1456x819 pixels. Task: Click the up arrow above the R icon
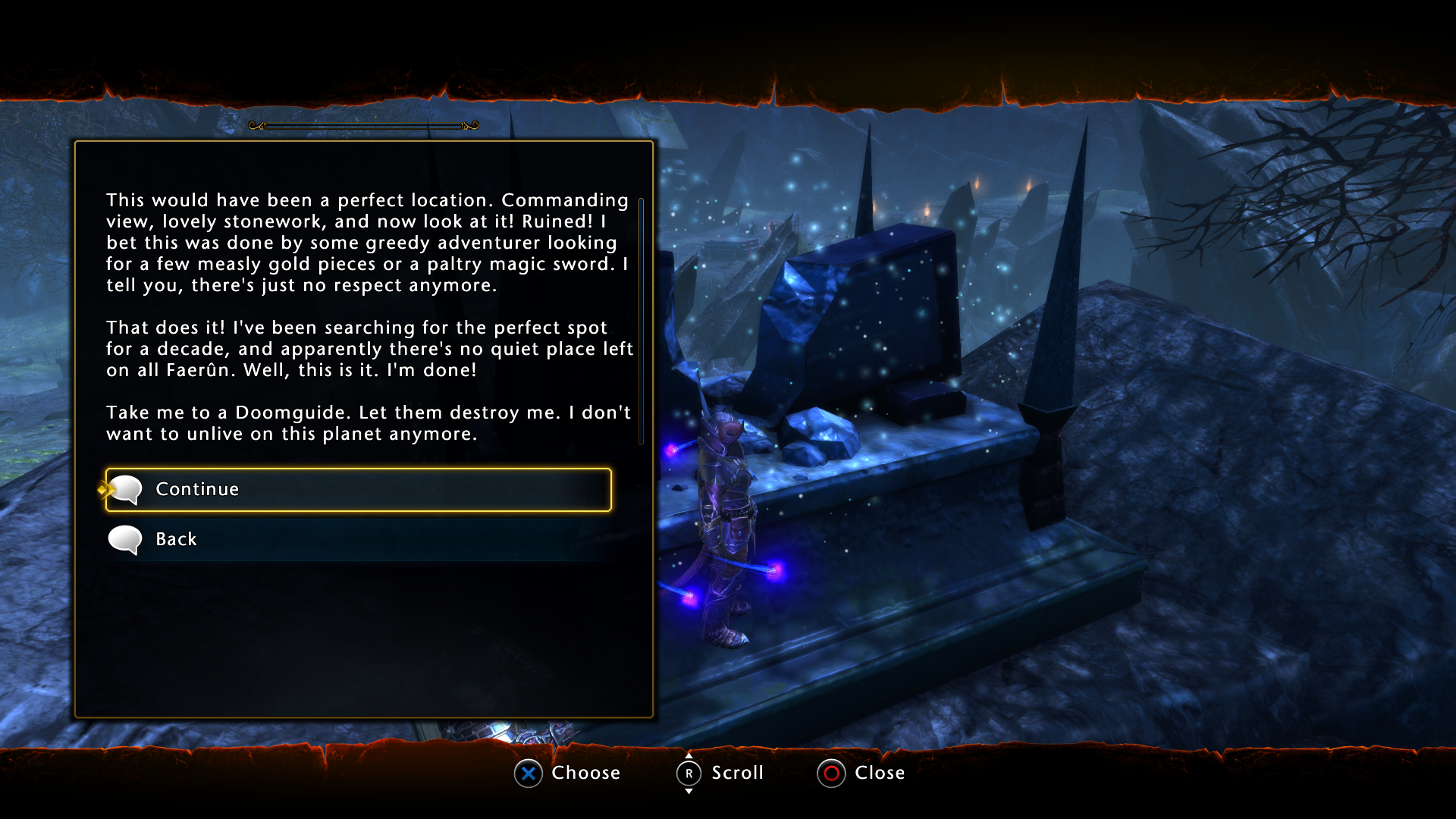(689, 755)
